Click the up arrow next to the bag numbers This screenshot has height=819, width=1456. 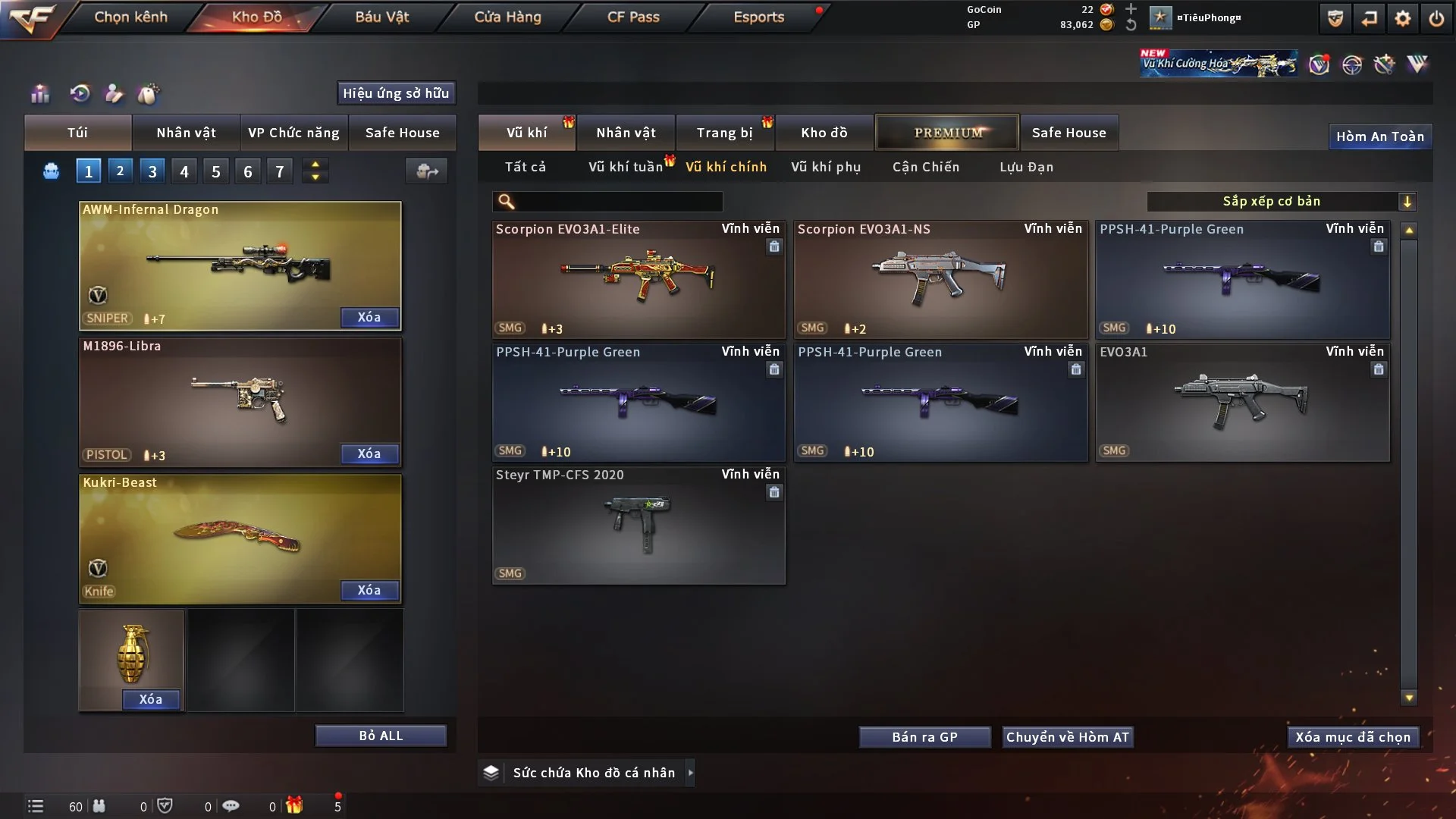(315, 164)
